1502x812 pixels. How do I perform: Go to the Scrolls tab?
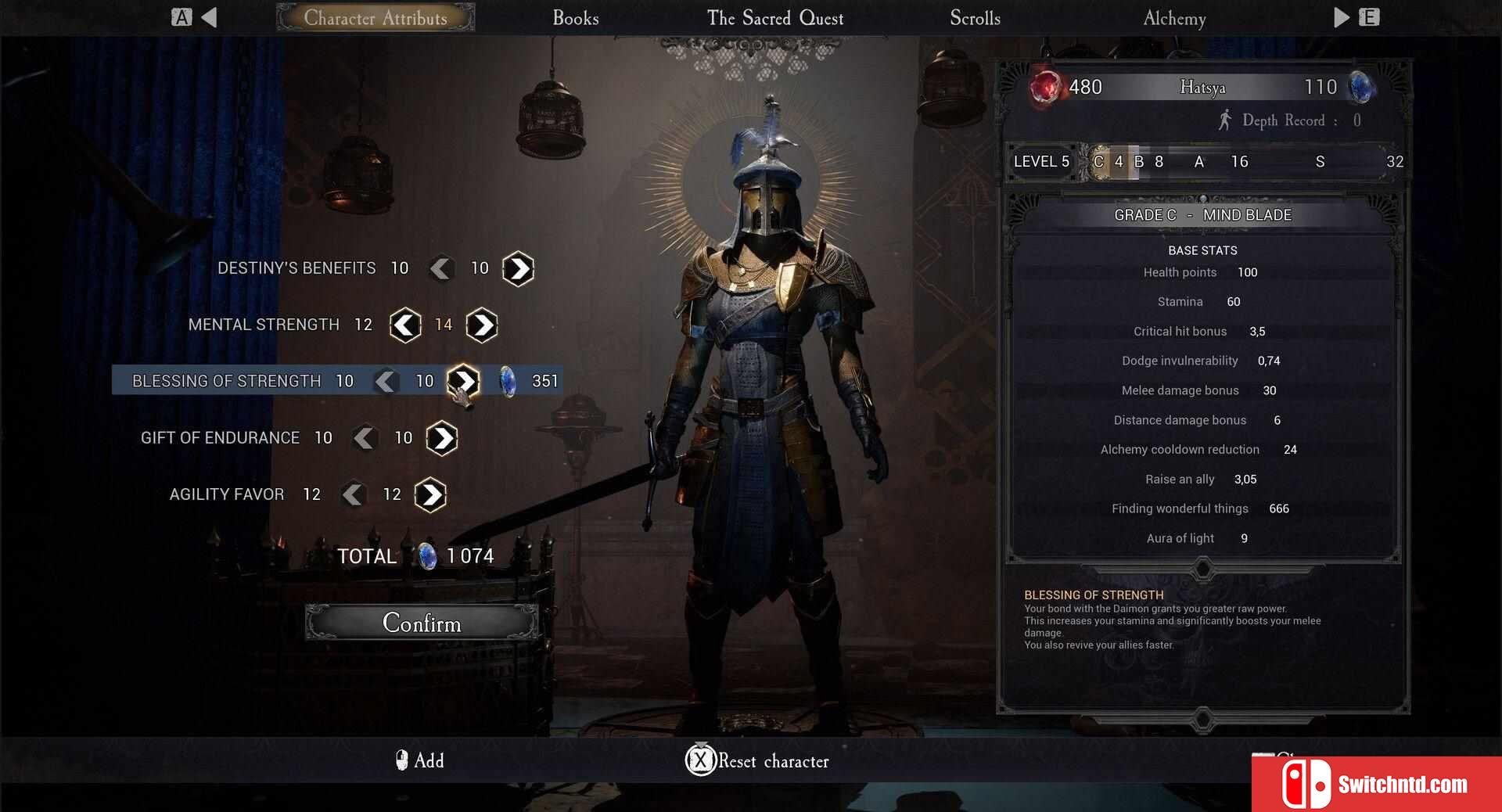pyautogui.click(x=975, y=18)
